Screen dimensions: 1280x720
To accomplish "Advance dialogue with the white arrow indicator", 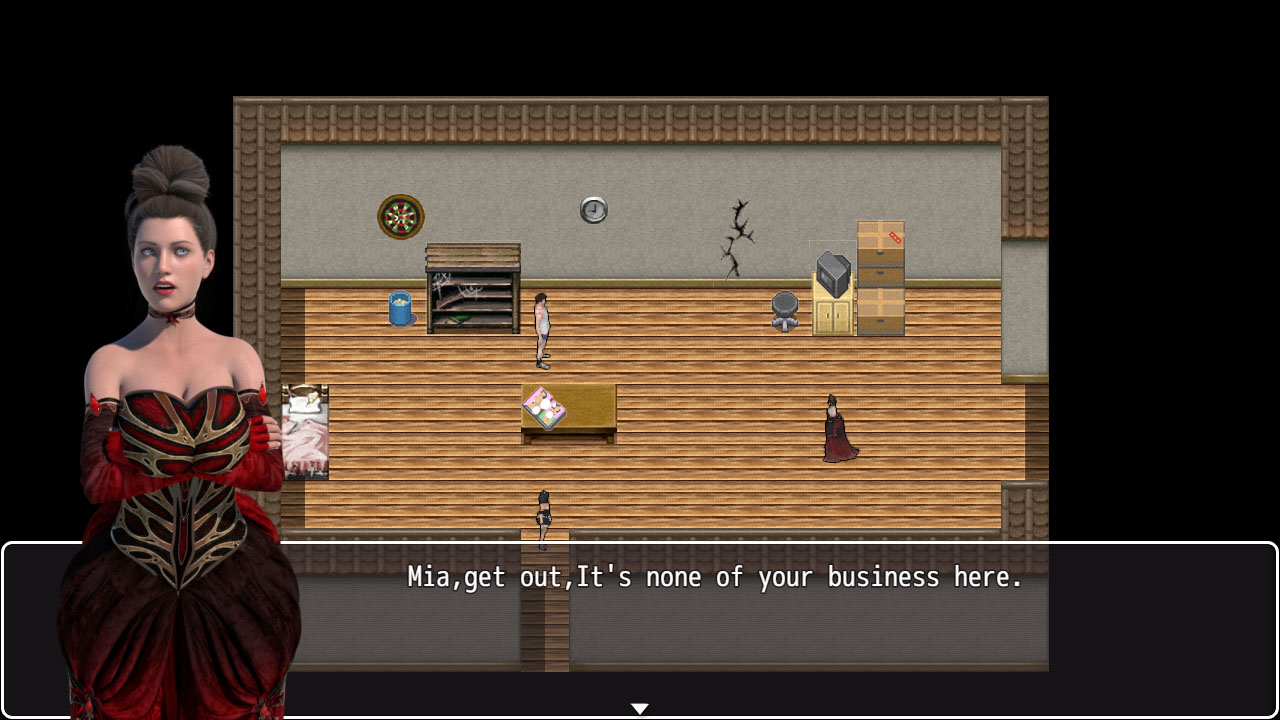I will (640, 708).
